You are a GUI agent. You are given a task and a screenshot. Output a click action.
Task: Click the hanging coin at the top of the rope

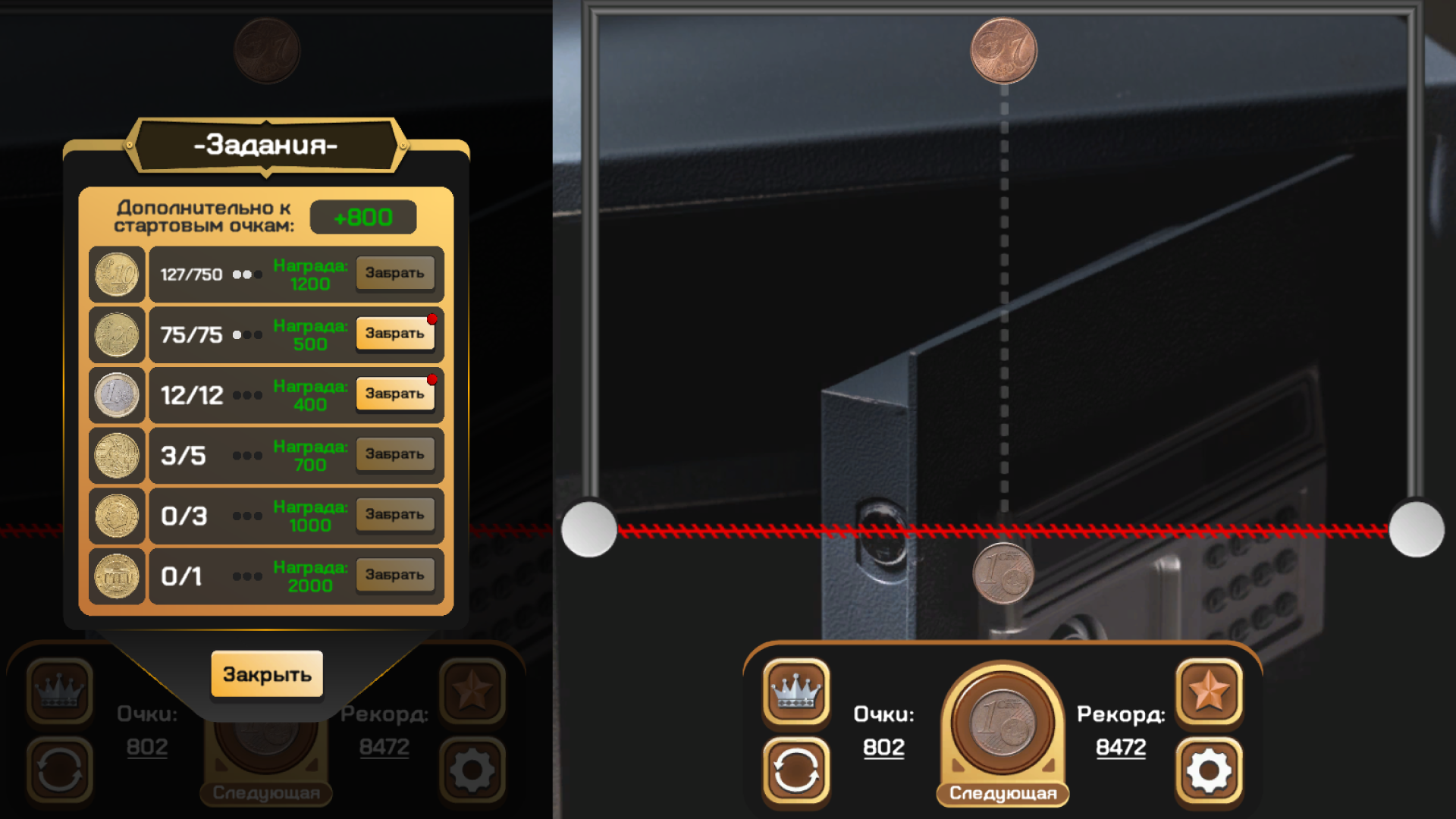[1006, 52]
